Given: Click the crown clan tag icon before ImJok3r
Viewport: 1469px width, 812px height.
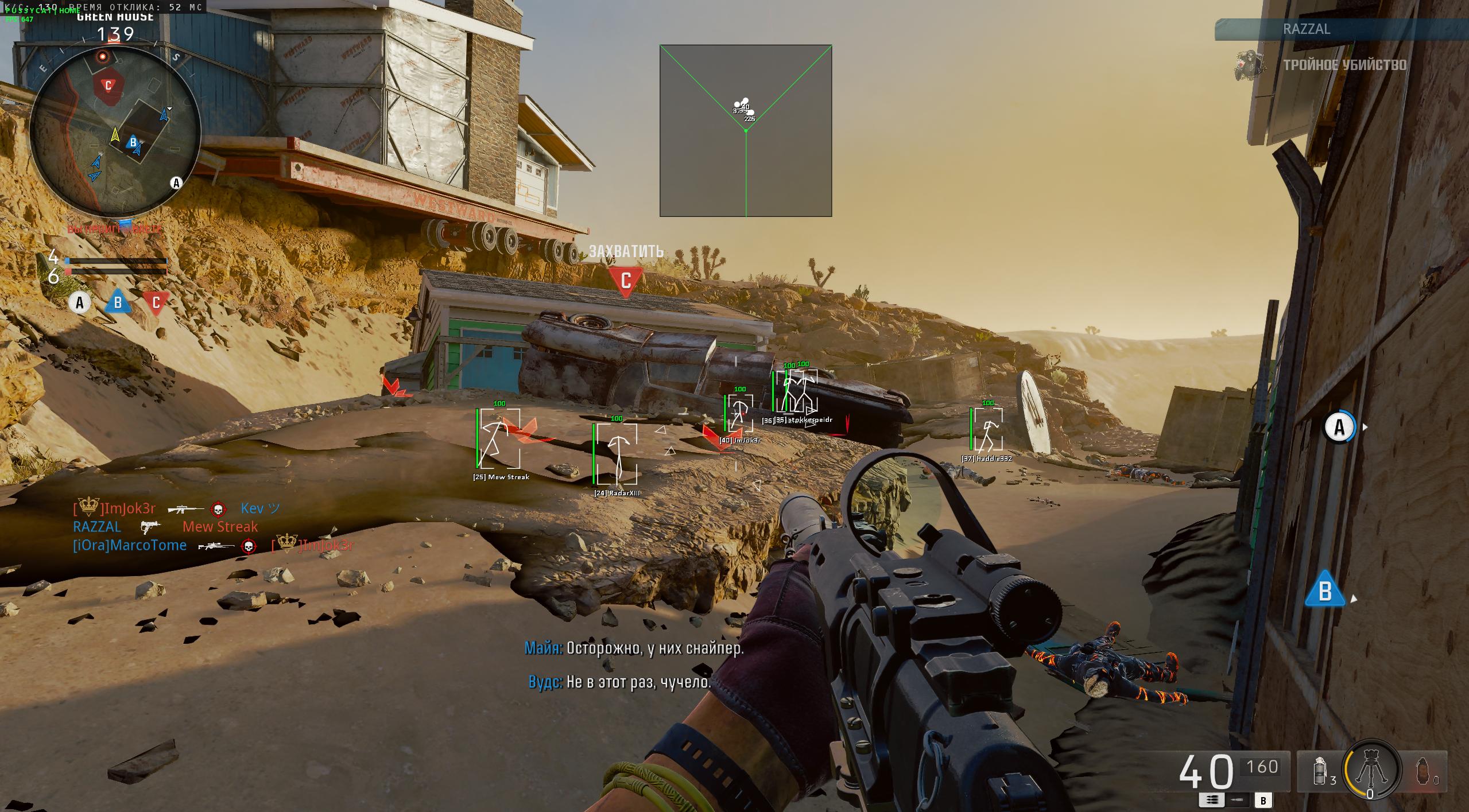Looking at the screenshot, I should pos(88,506).
